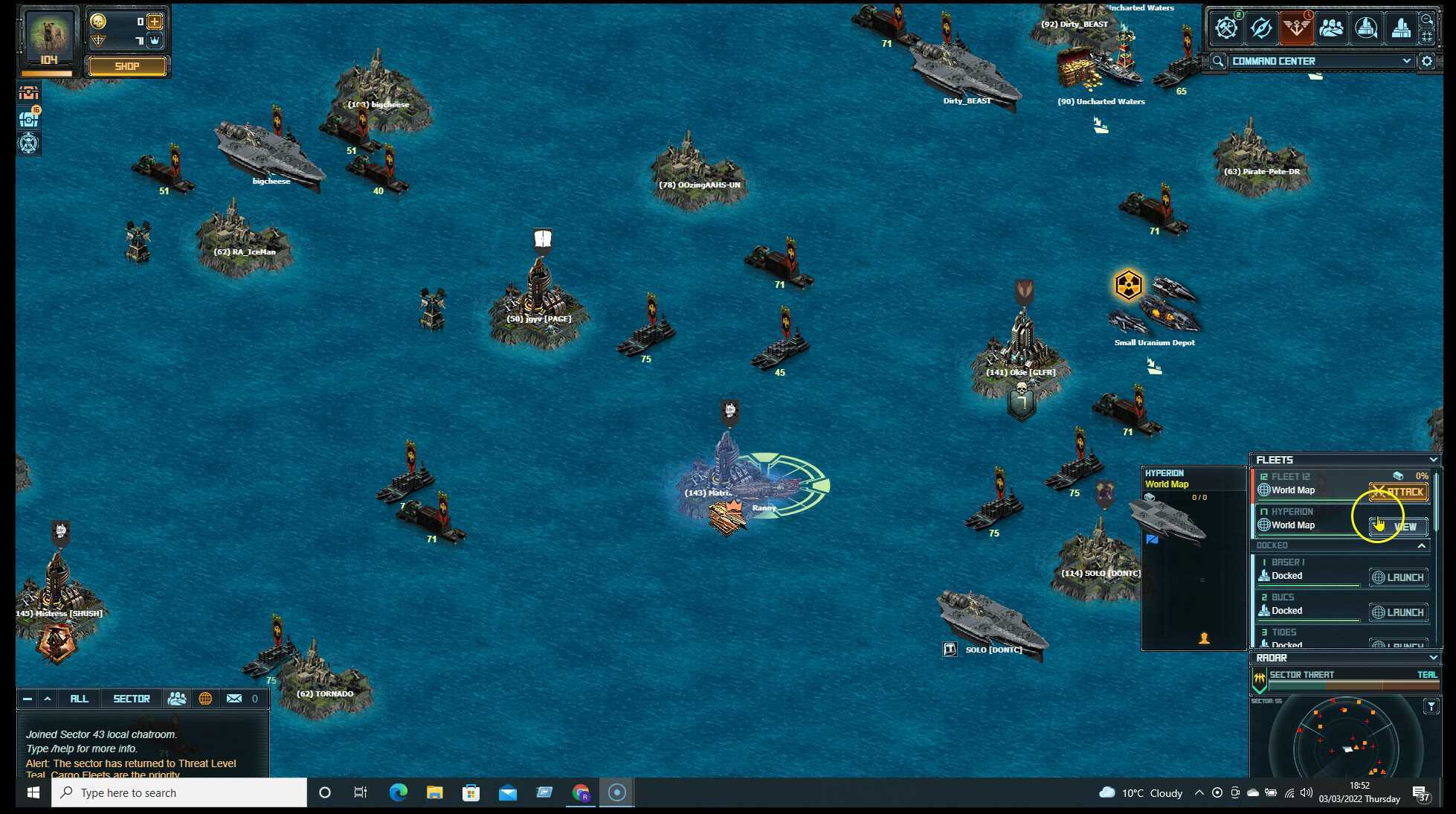This screenshot has height=814, width=1456.
Task: Open the player profile portrait
Action: point(49,38)
